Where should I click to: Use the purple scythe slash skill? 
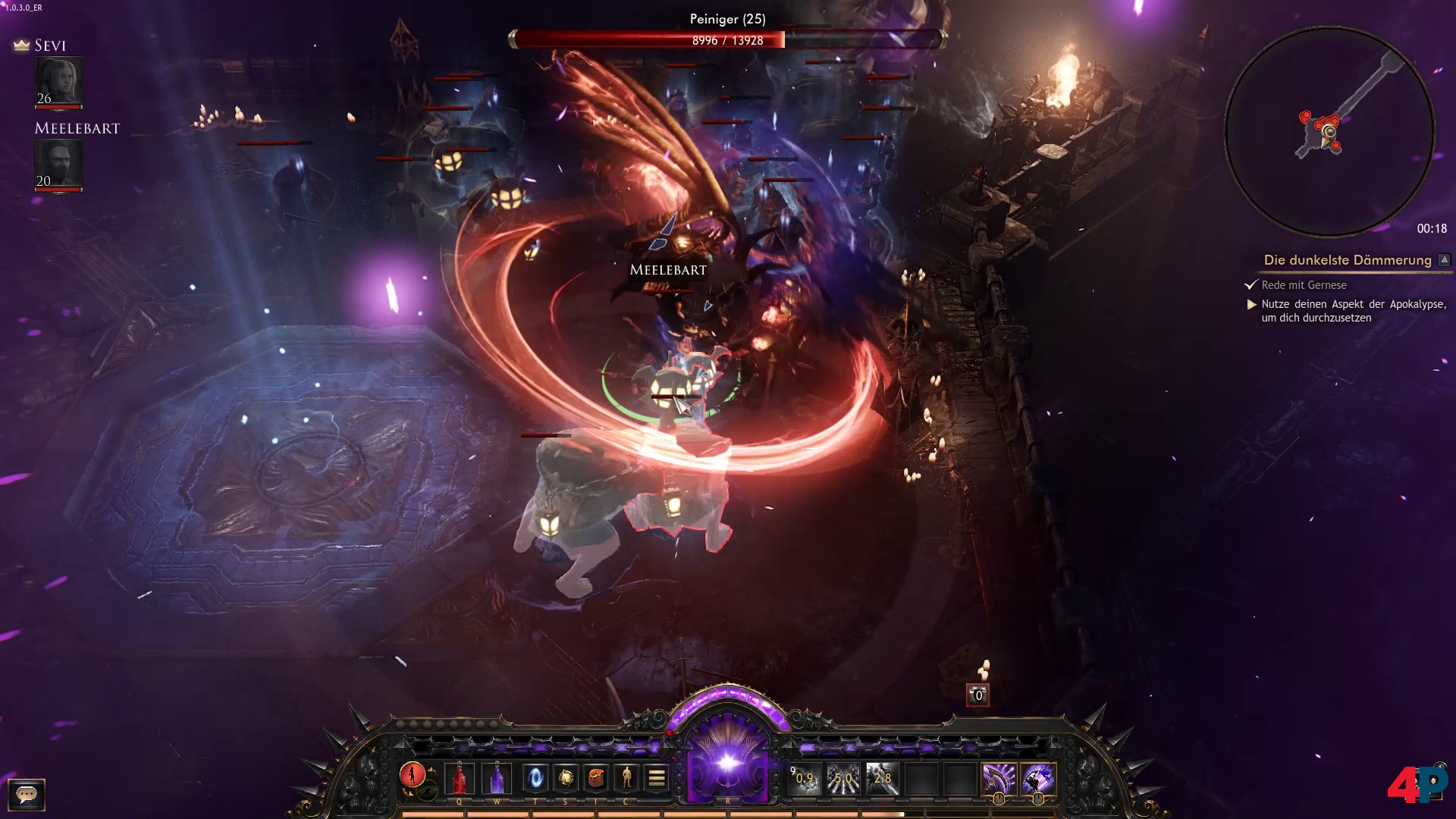999,779
